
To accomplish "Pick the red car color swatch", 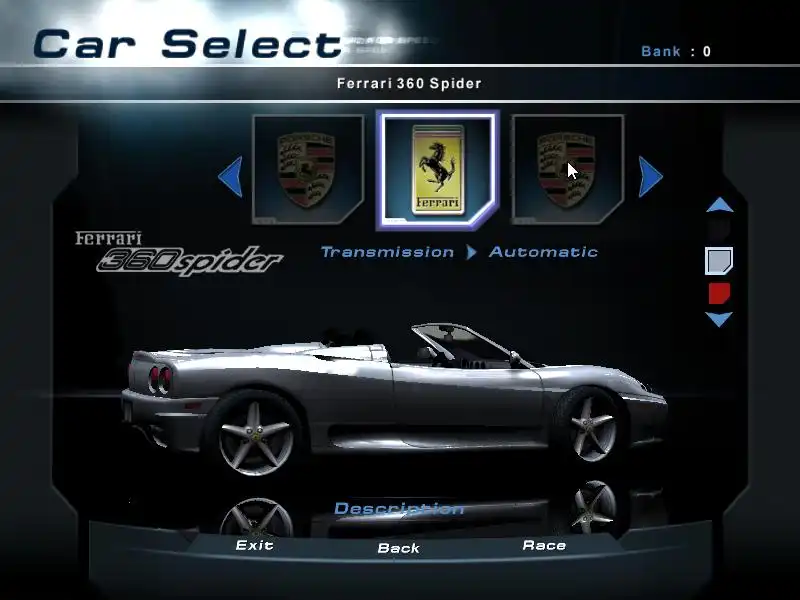I will (x=719, y=293).
